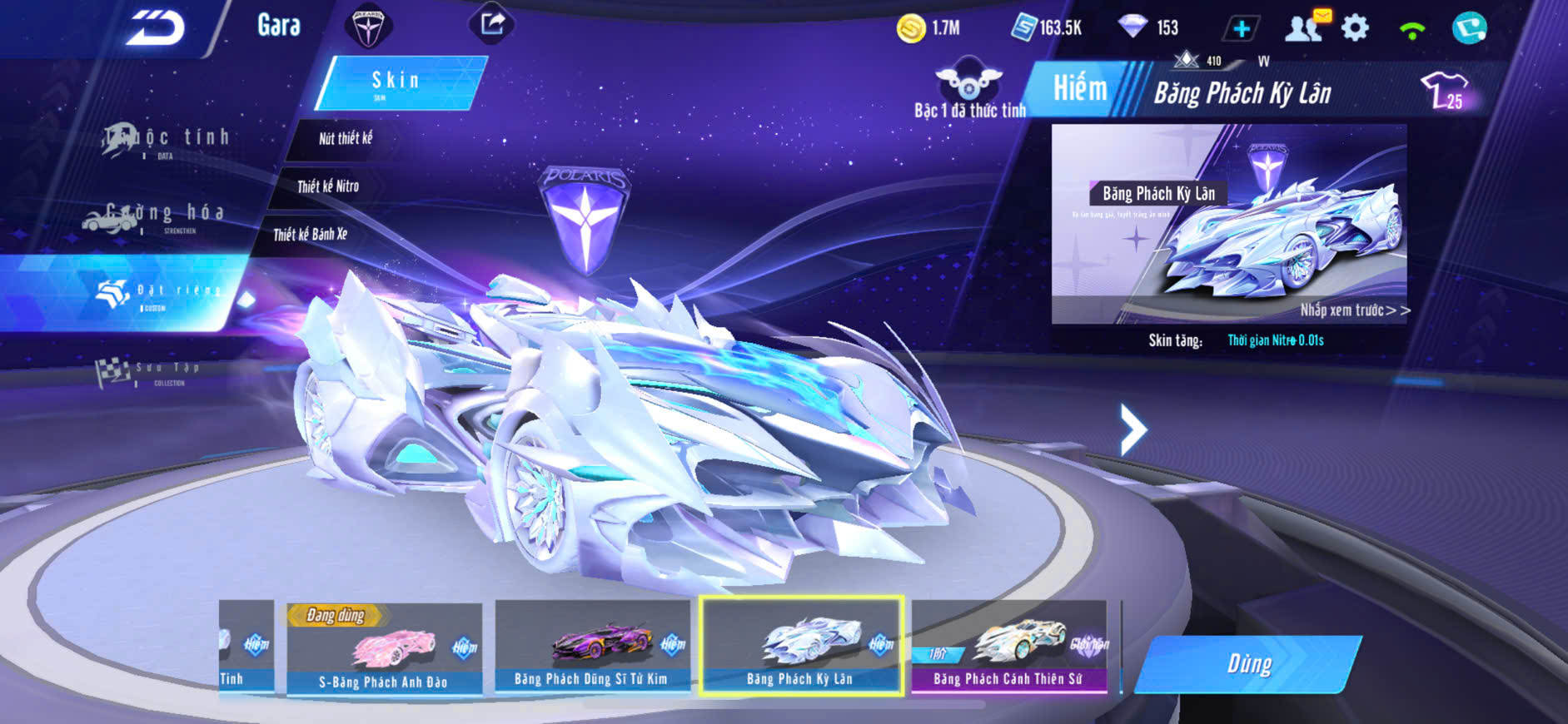
Task: Open the Polaris emblem icon beside Gara
Action: pos(367,25)
